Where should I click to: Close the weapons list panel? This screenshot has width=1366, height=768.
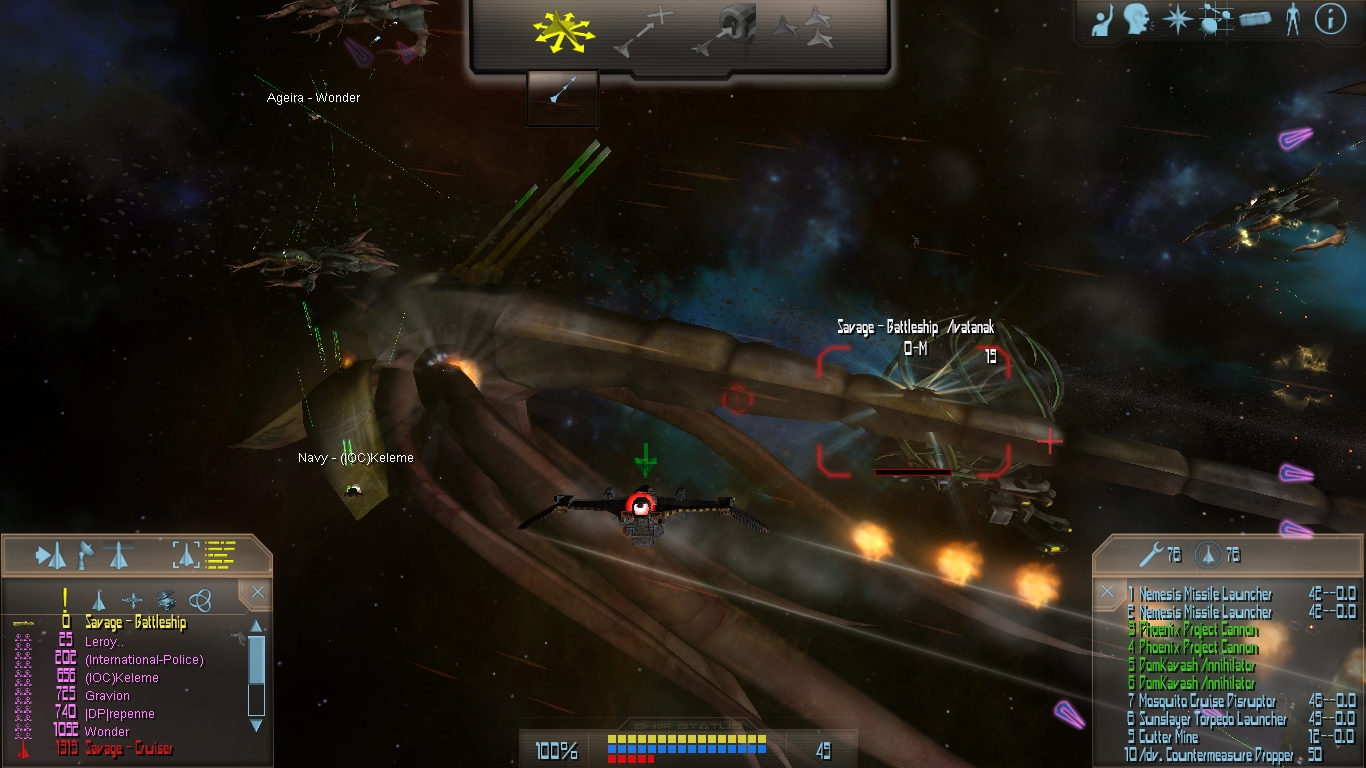pos(1107,592)
